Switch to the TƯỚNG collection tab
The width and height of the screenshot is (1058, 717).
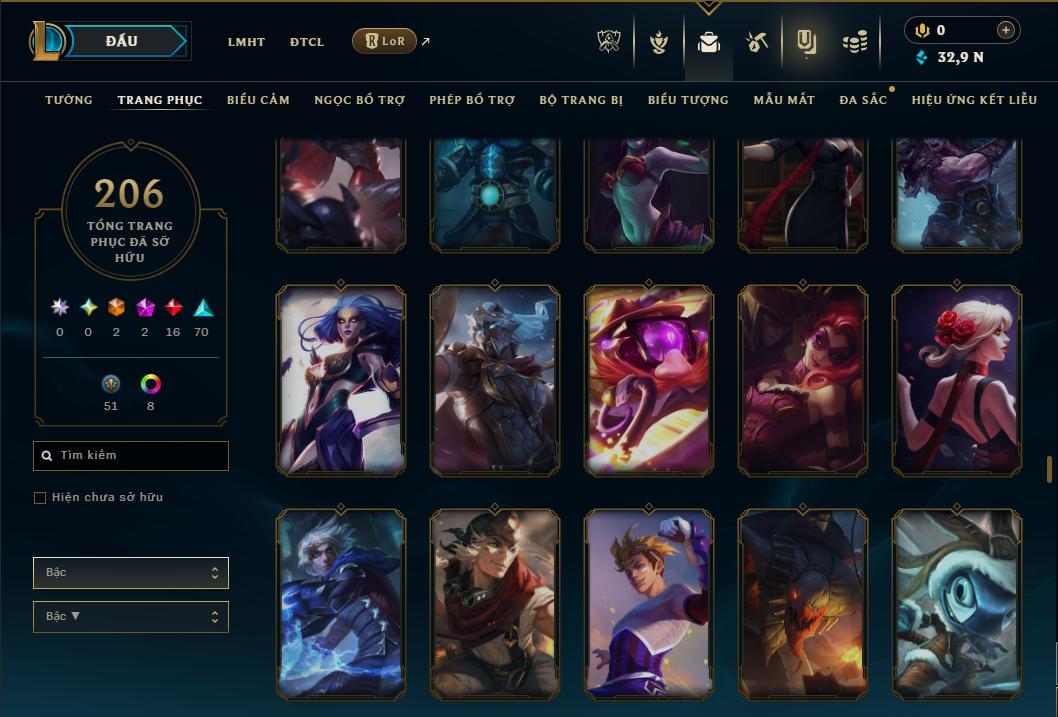[x=69, y=100]
